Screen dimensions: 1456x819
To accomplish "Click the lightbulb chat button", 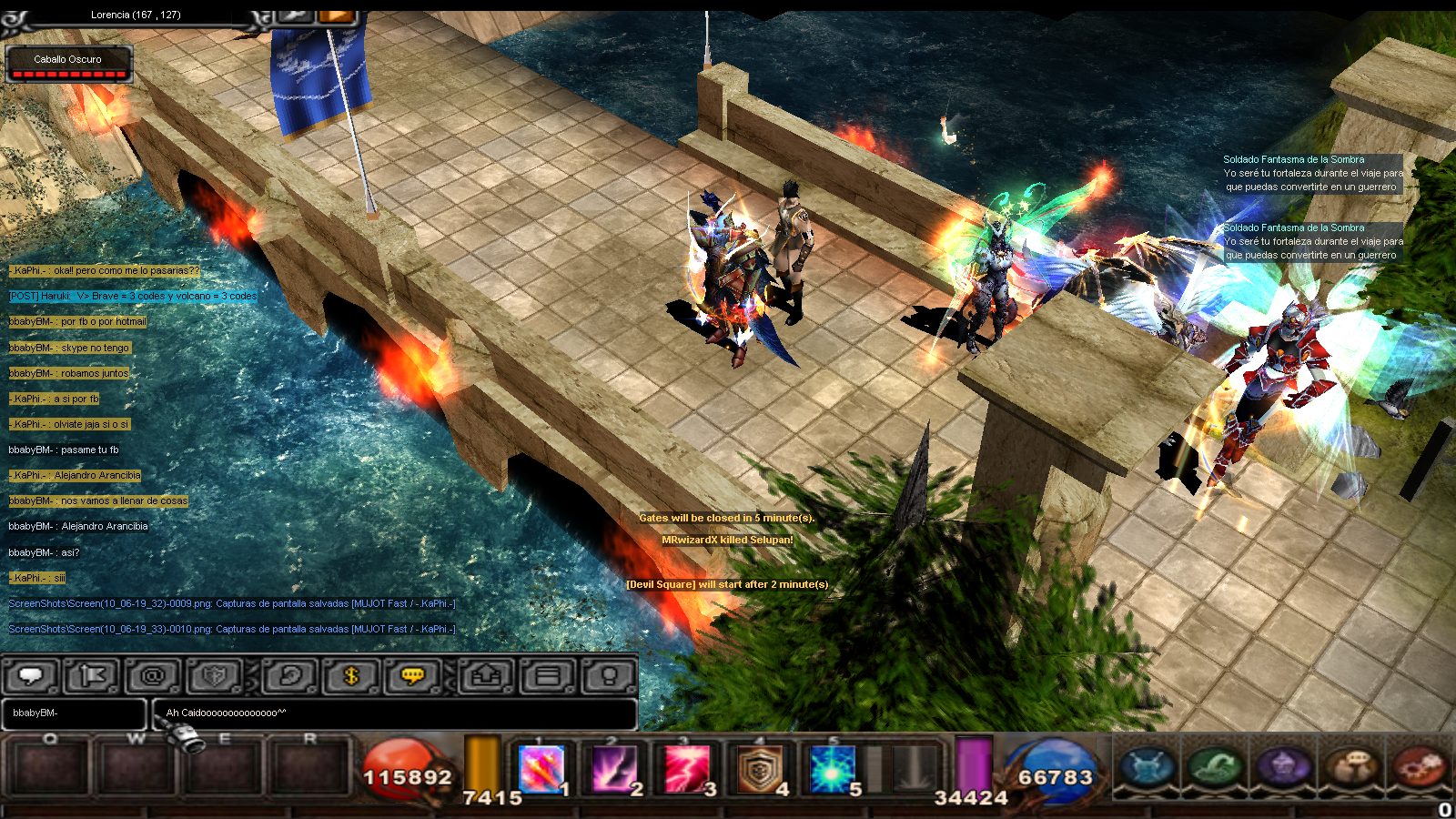I will [609, 676].
